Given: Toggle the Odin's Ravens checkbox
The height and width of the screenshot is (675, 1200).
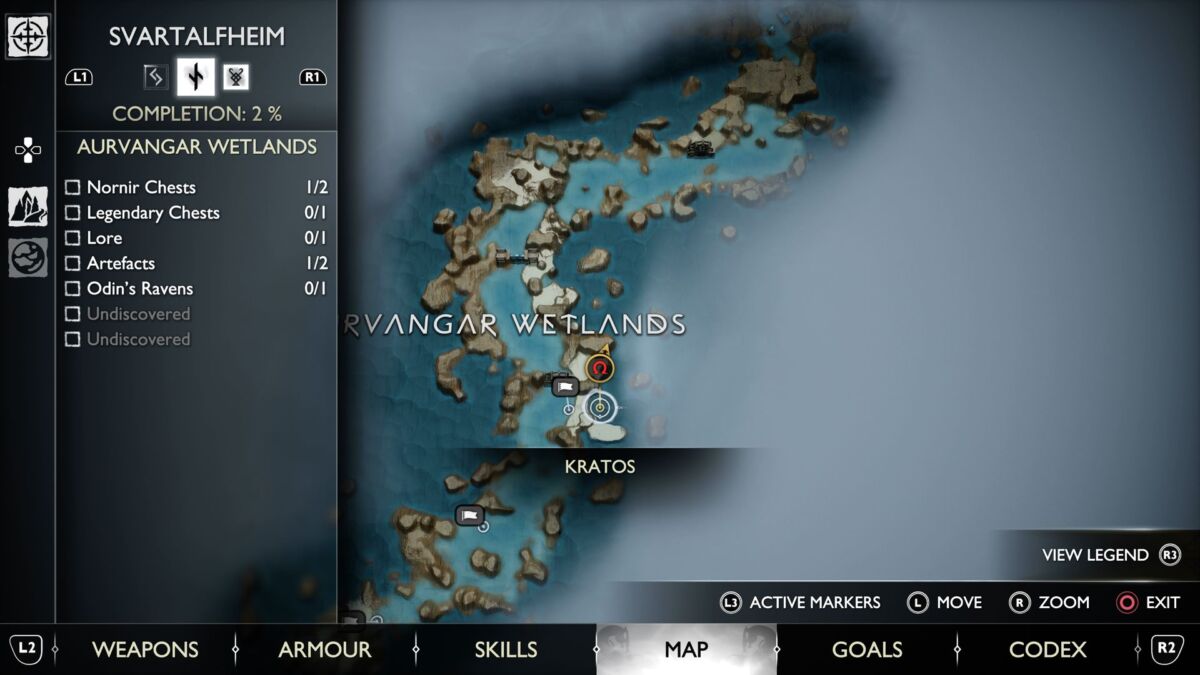Looking at the screenshot, I should (x=72, y=289).
